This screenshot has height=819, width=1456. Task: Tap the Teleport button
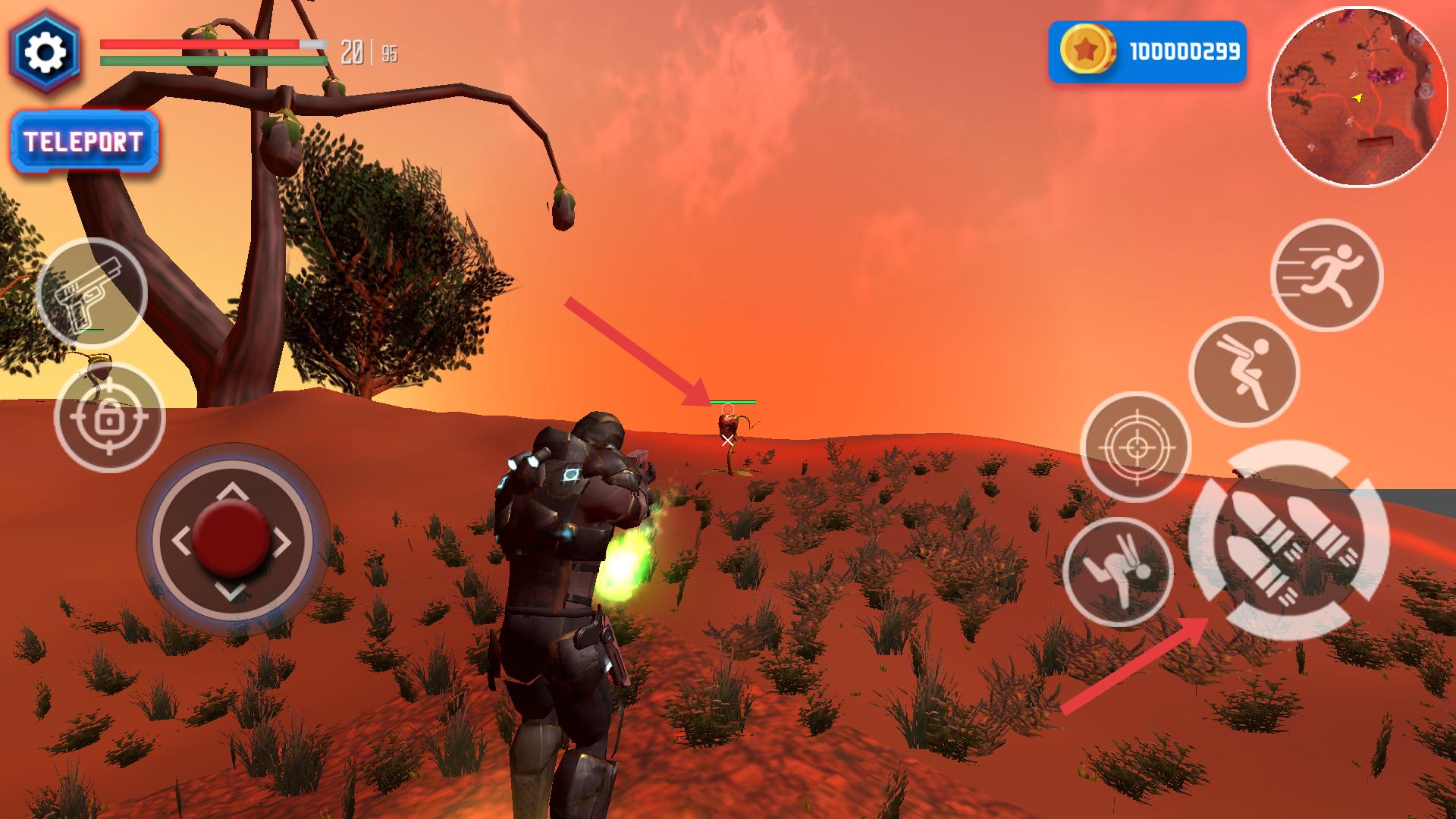click(x=84, y=143)
